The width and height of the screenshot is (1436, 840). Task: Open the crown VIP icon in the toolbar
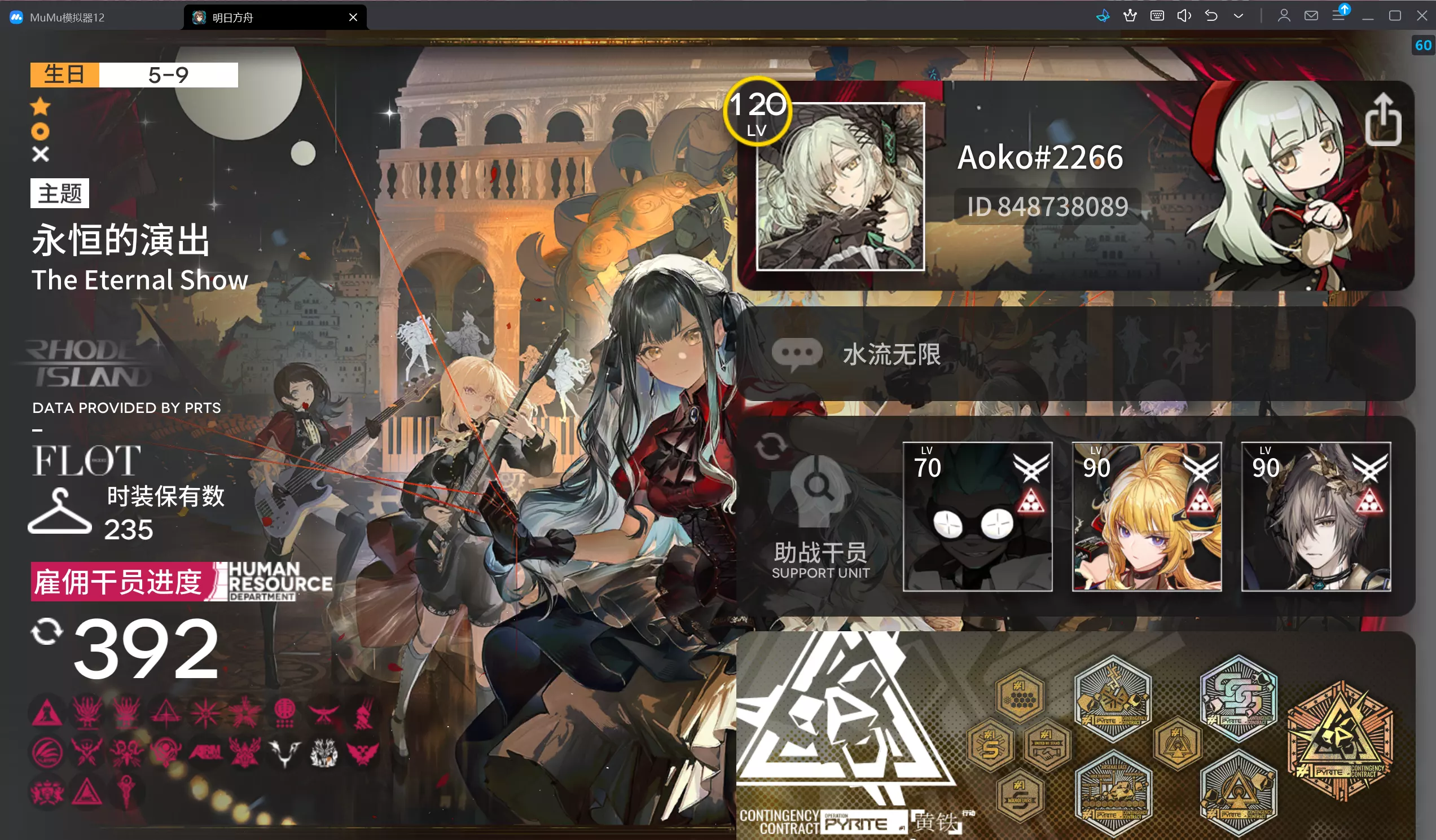tap(1130, 15)
